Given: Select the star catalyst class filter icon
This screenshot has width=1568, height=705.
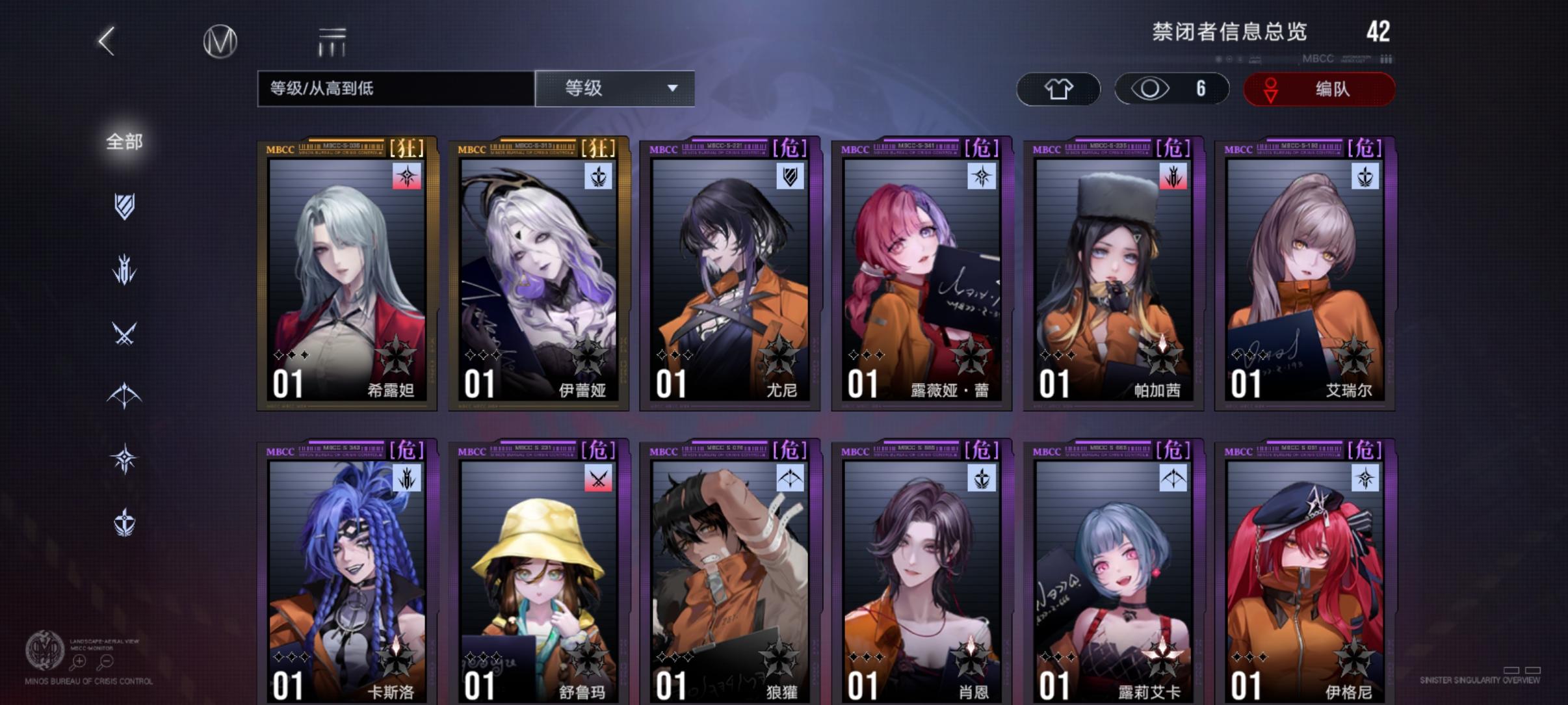Looking at the screenshot, I should (124, 459).
